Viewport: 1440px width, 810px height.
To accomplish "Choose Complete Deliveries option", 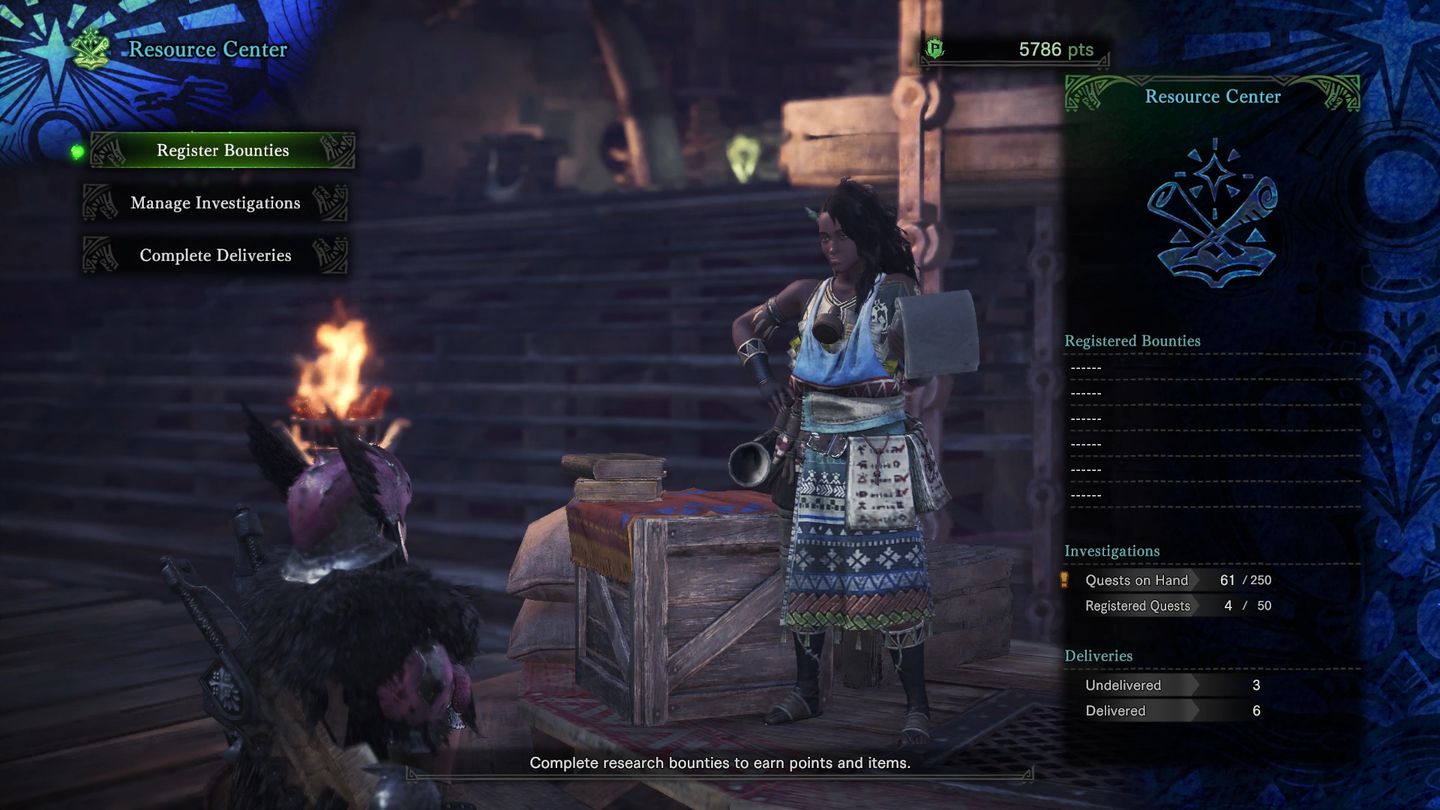I will click(215, 256).
